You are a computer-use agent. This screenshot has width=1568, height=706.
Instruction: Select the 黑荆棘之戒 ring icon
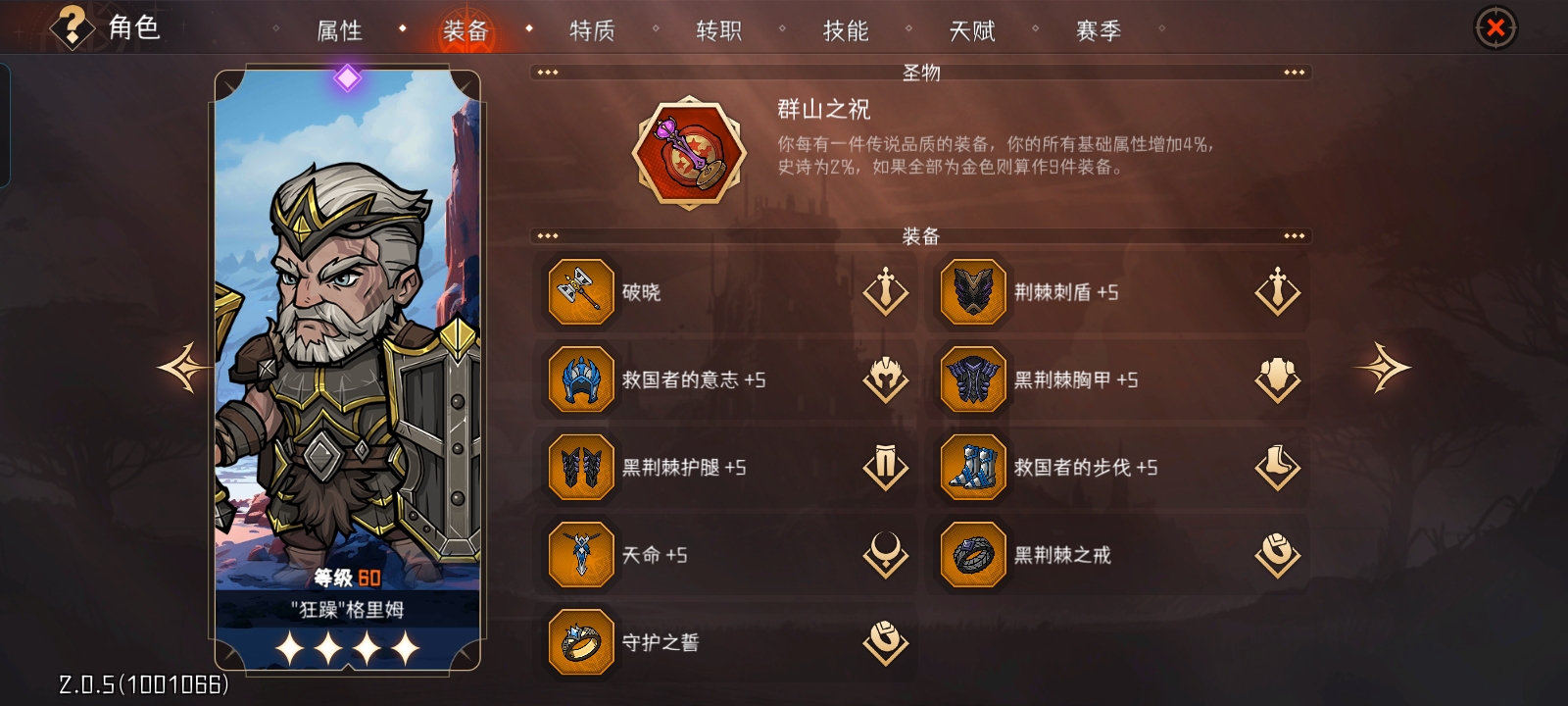pyautogui.click(x=972, y=554)
